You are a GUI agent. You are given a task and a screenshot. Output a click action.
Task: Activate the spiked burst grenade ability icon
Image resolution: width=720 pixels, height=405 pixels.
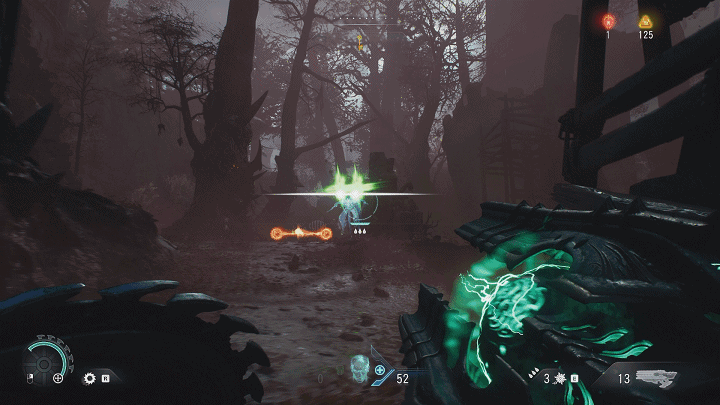pyautogui.click(x=560, y=378)
